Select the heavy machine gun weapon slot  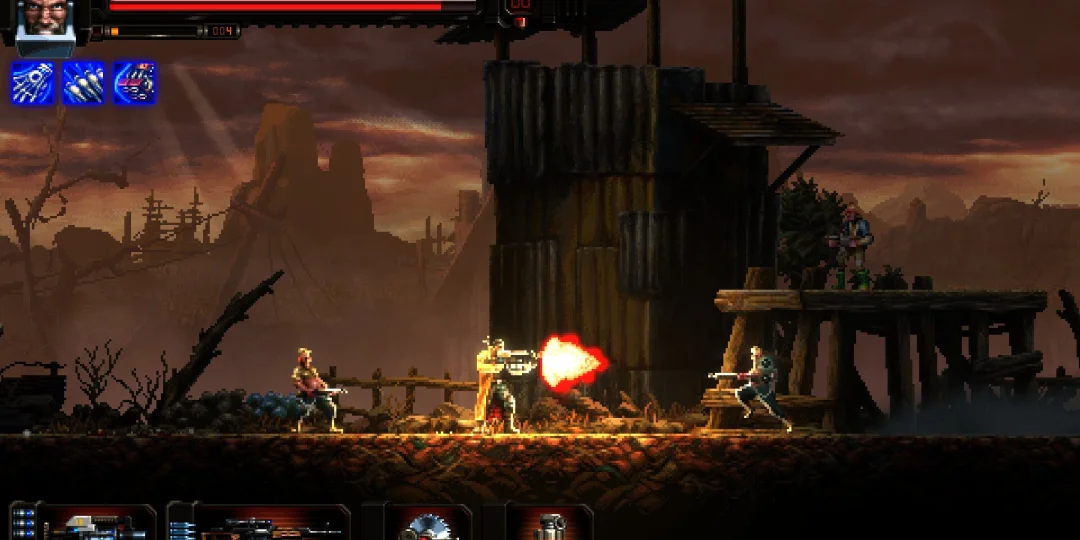(95, 524)
